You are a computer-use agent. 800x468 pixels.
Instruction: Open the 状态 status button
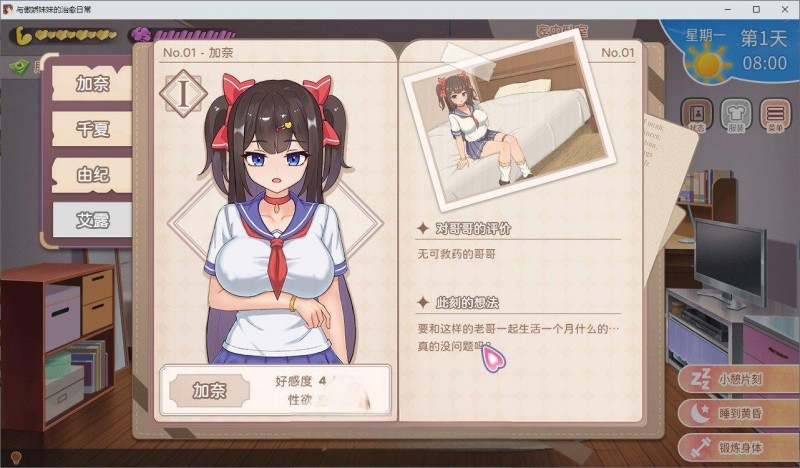tap(697, 115)
